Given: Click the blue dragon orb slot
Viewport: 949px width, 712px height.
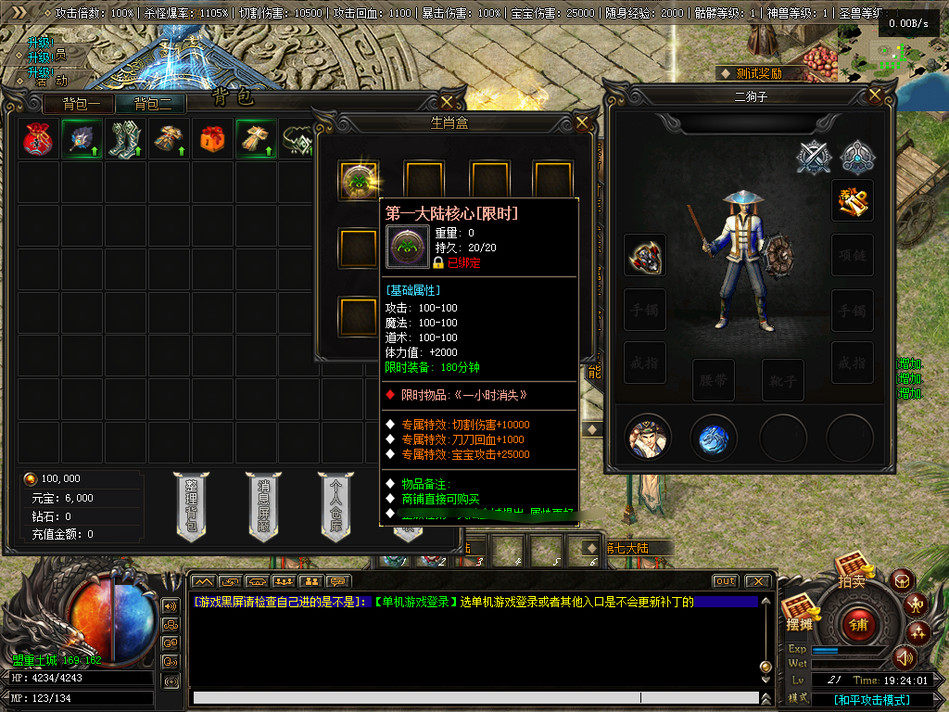Looking at the screenshot, I should click(x=713, y=437).
